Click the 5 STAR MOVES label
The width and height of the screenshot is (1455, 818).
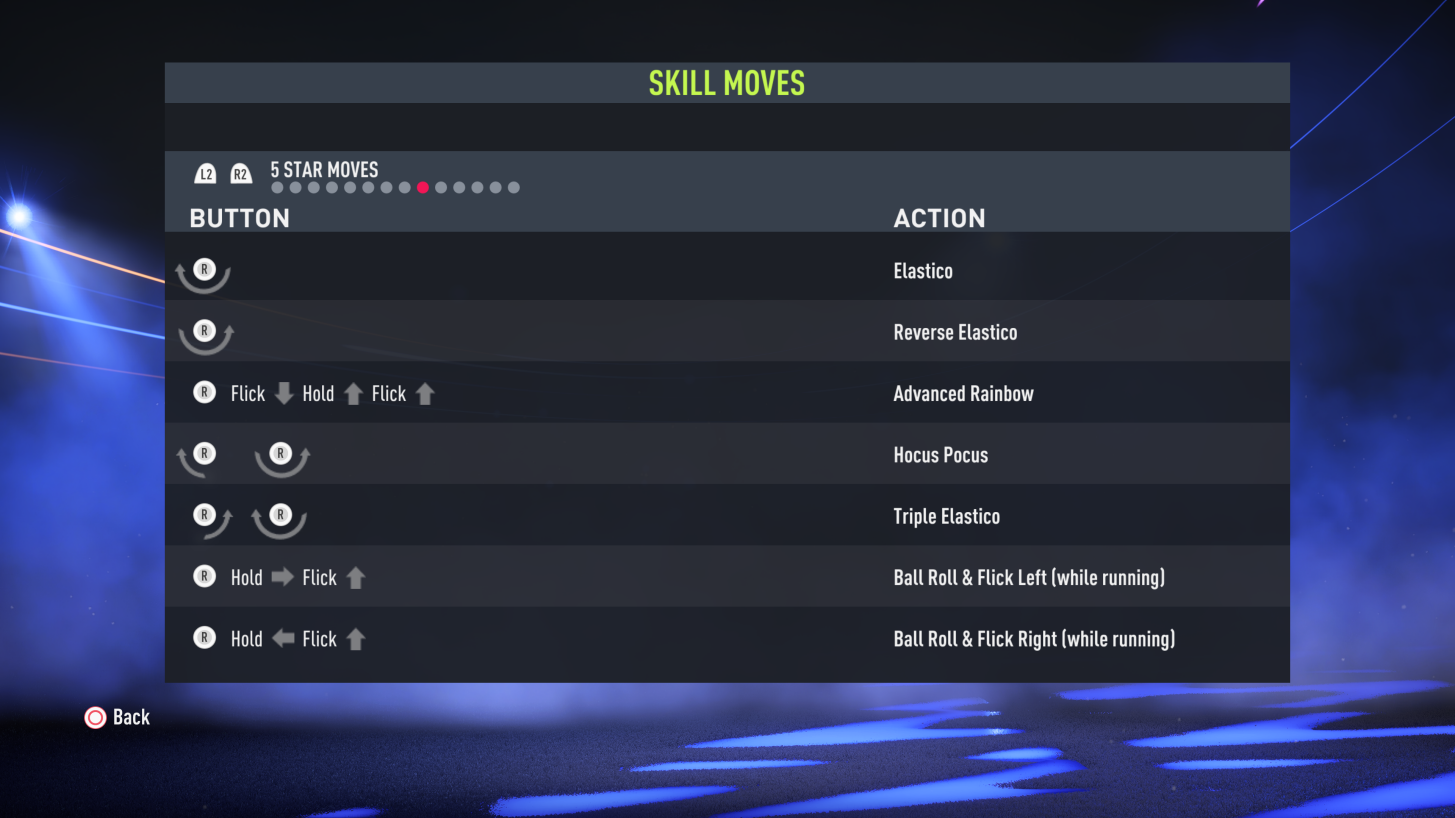pos(322,170)
